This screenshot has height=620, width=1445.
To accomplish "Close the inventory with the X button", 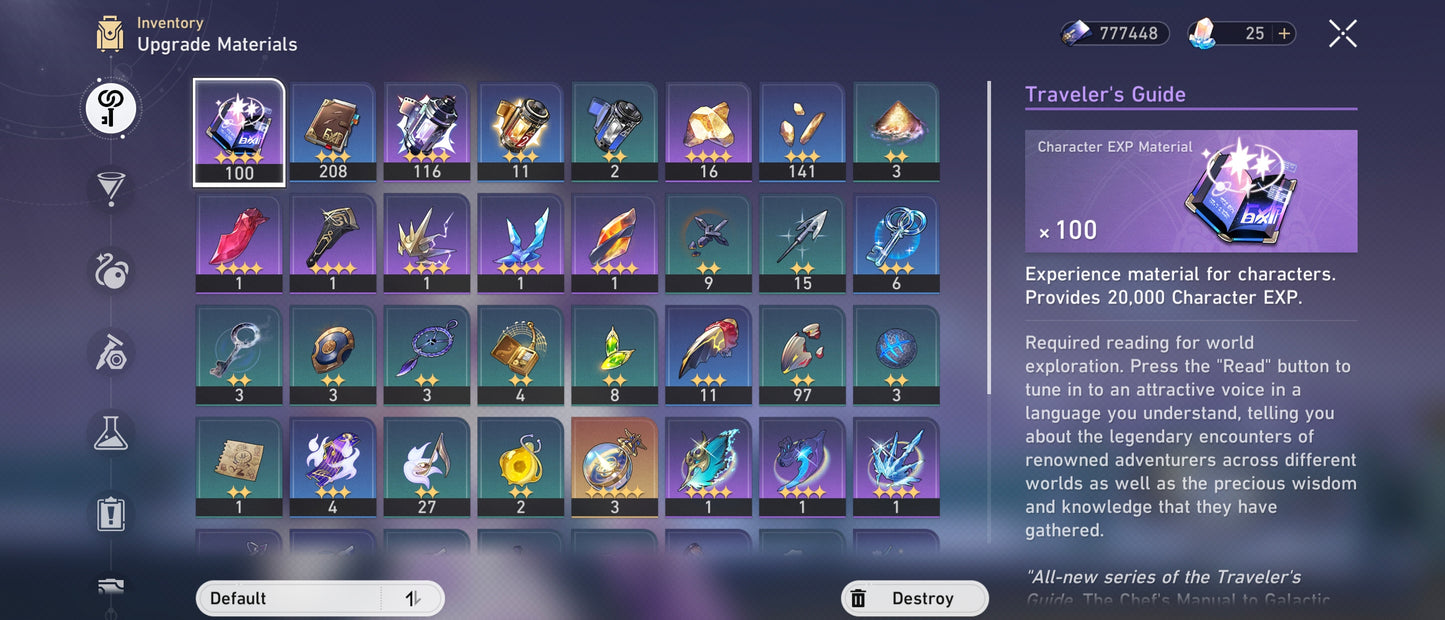I will point(1342,34).
